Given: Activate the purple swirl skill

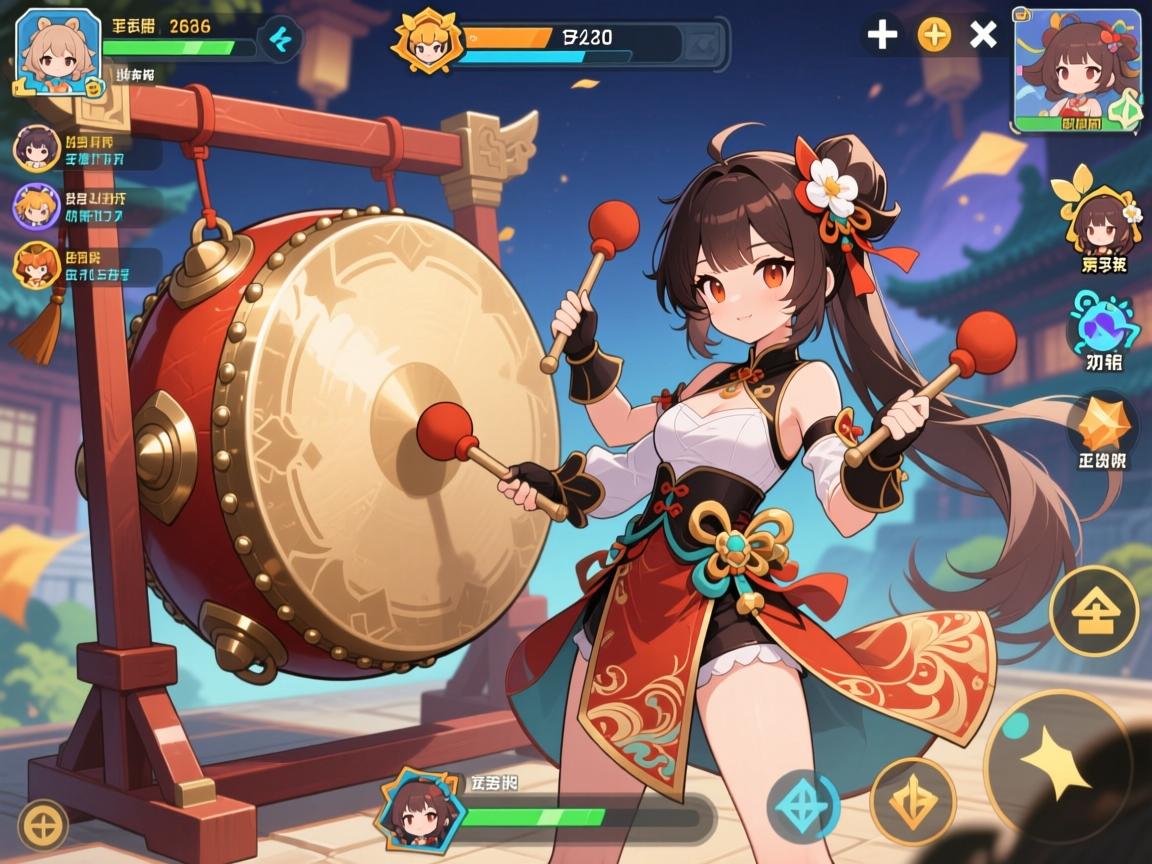Looking at the screenshot, I should point(1102,322).
